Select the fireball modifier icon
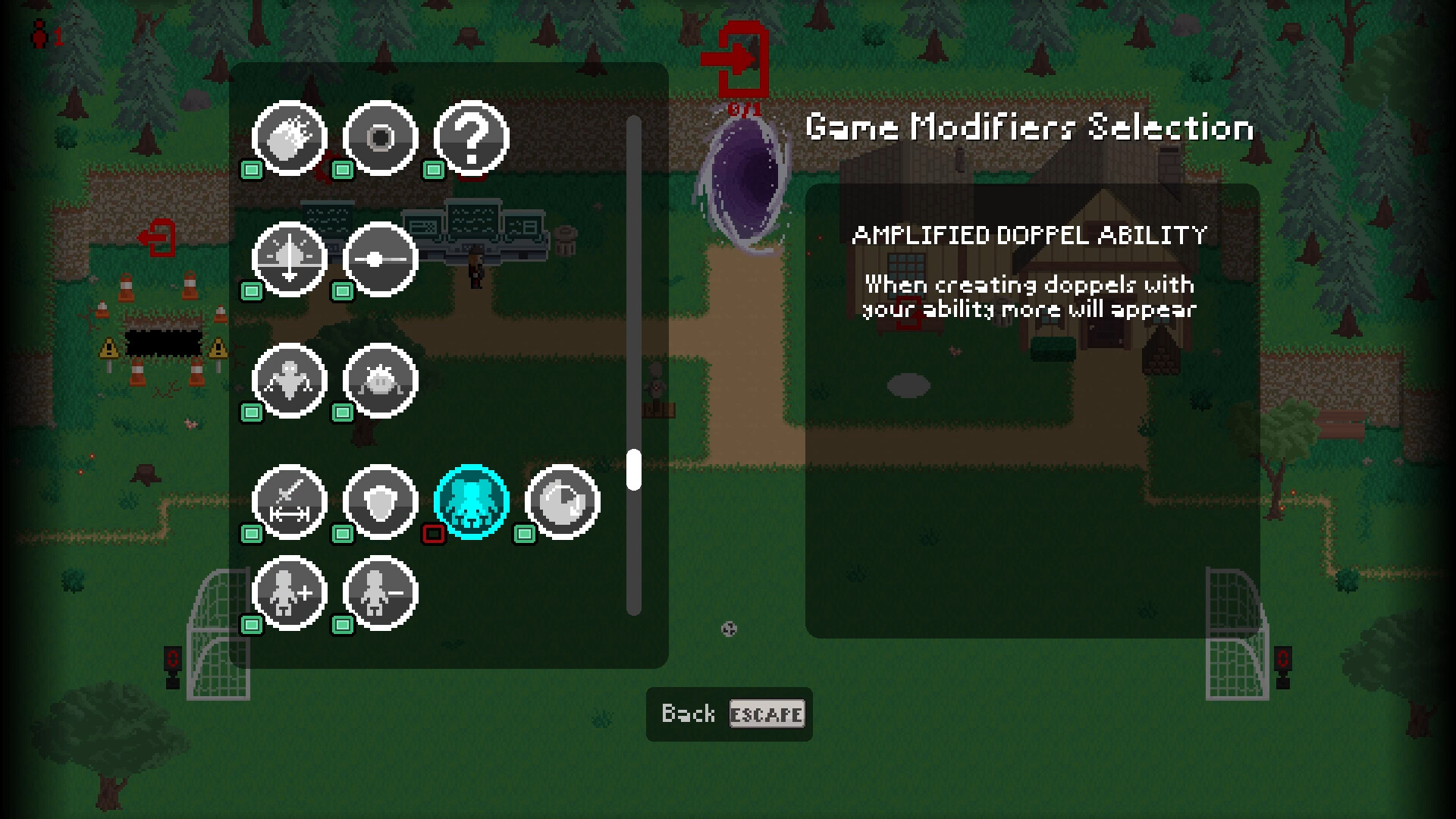The width and height of the screenshot is (1456, 819). coord(290,138)
